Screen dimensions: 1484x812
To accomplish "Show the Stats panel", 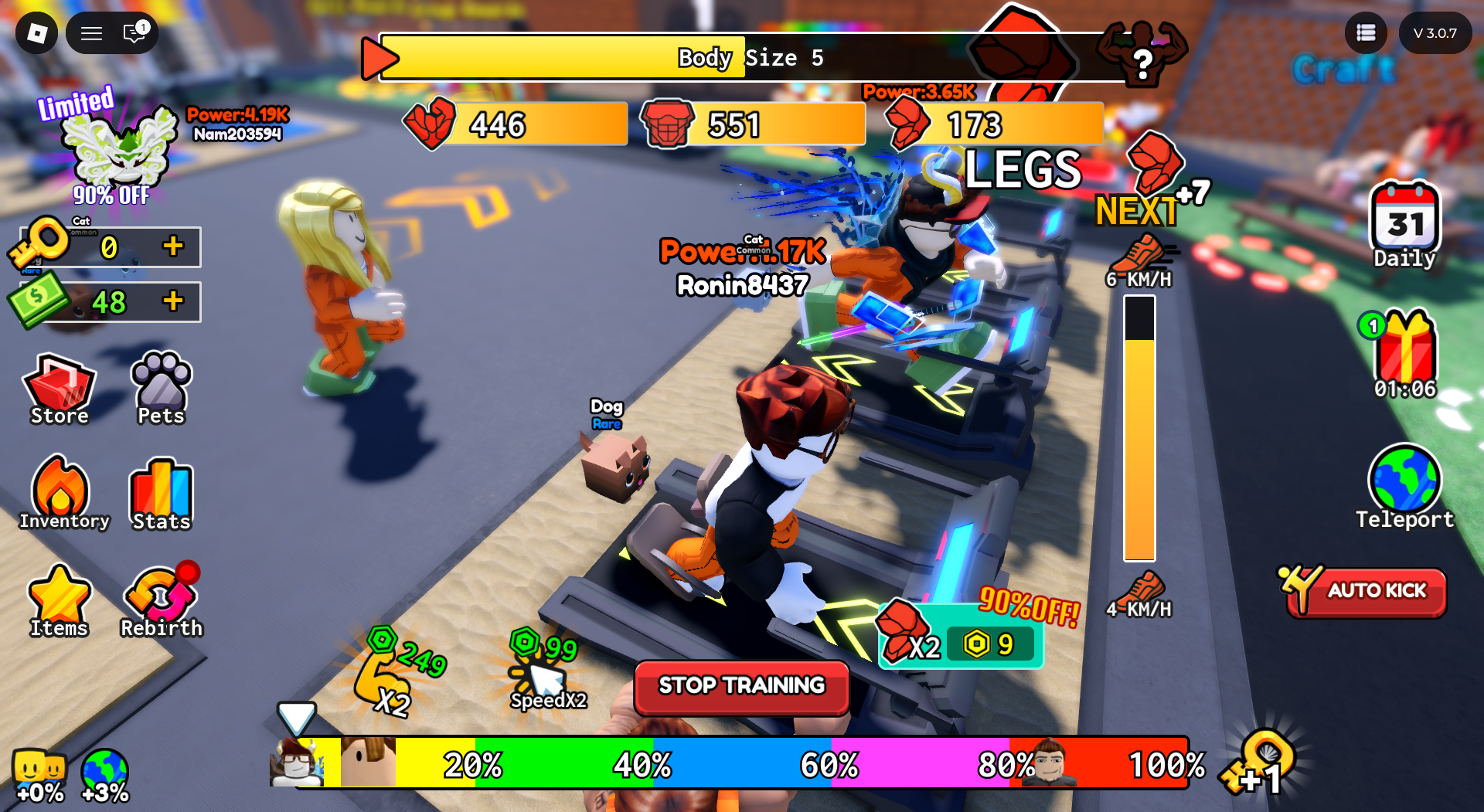I will (x=162, y=494).
